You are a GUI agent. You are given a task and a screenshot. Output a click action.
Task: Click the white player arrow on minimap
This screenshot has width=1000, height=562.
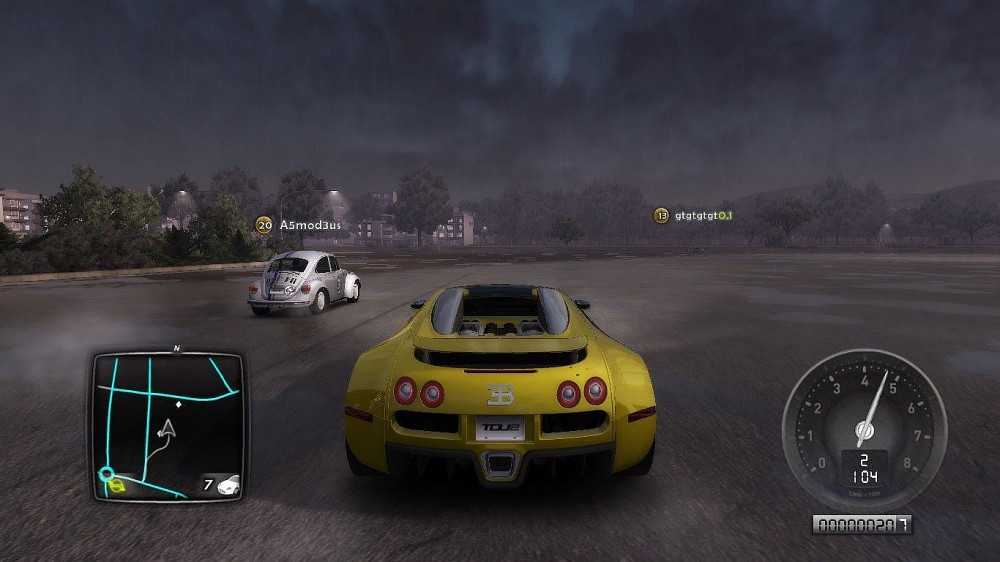click(167, 429)
